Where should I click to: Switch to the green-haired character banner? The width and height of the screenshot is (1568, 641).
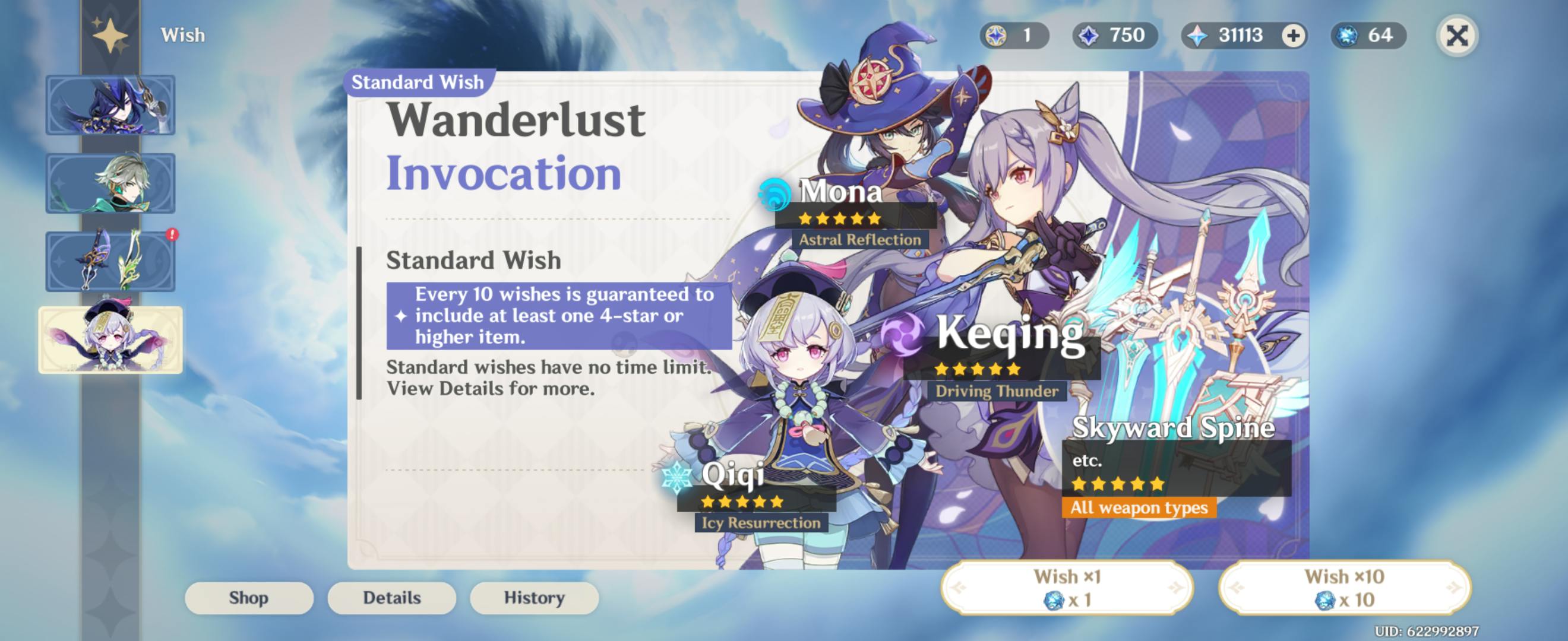110,183
